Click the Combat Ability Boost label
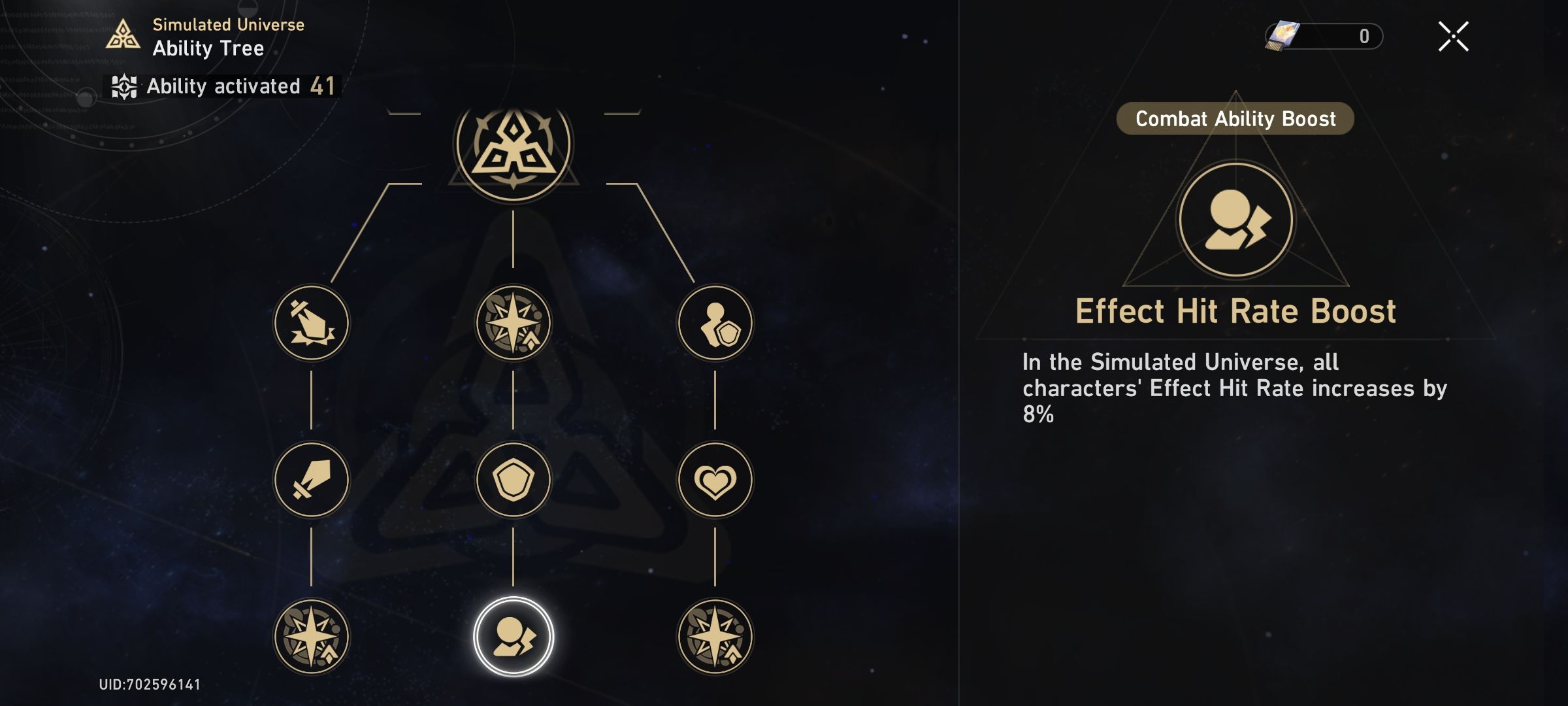The image size is (1568, 706). [1235, 120]
